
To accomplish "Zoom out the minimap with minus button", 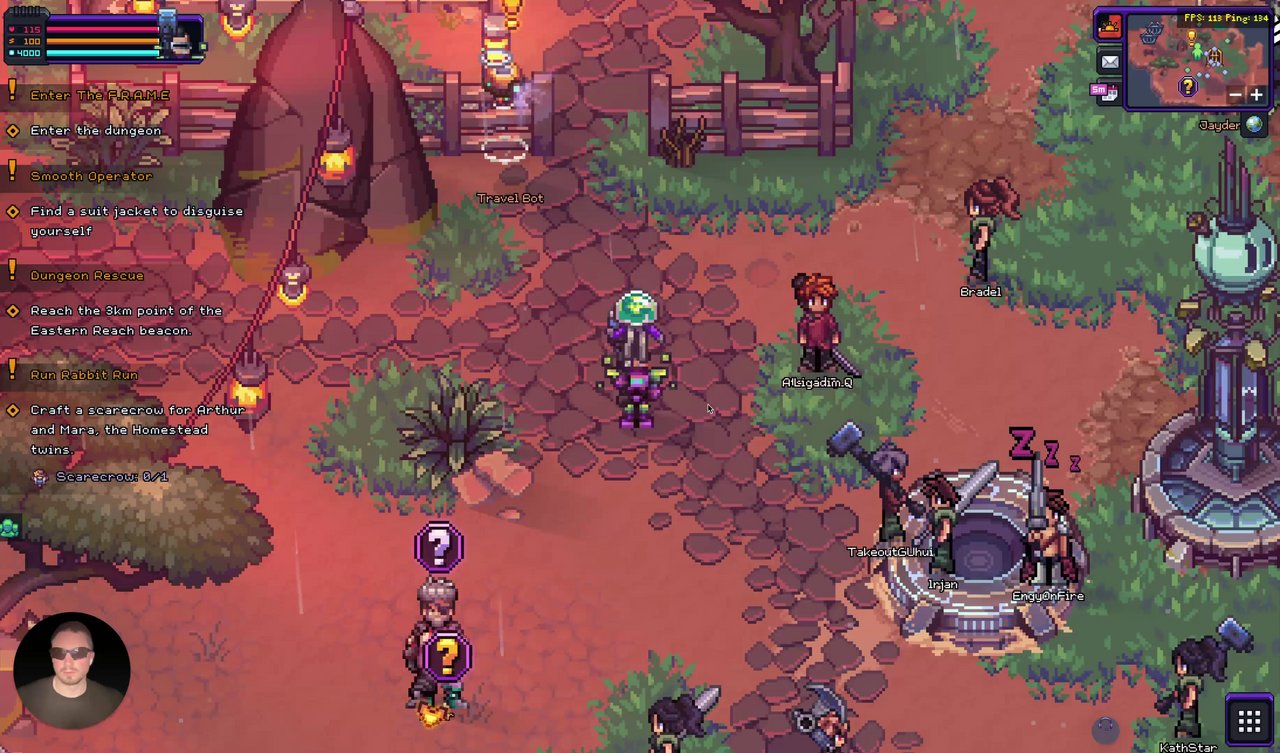I will (1236, 95).
